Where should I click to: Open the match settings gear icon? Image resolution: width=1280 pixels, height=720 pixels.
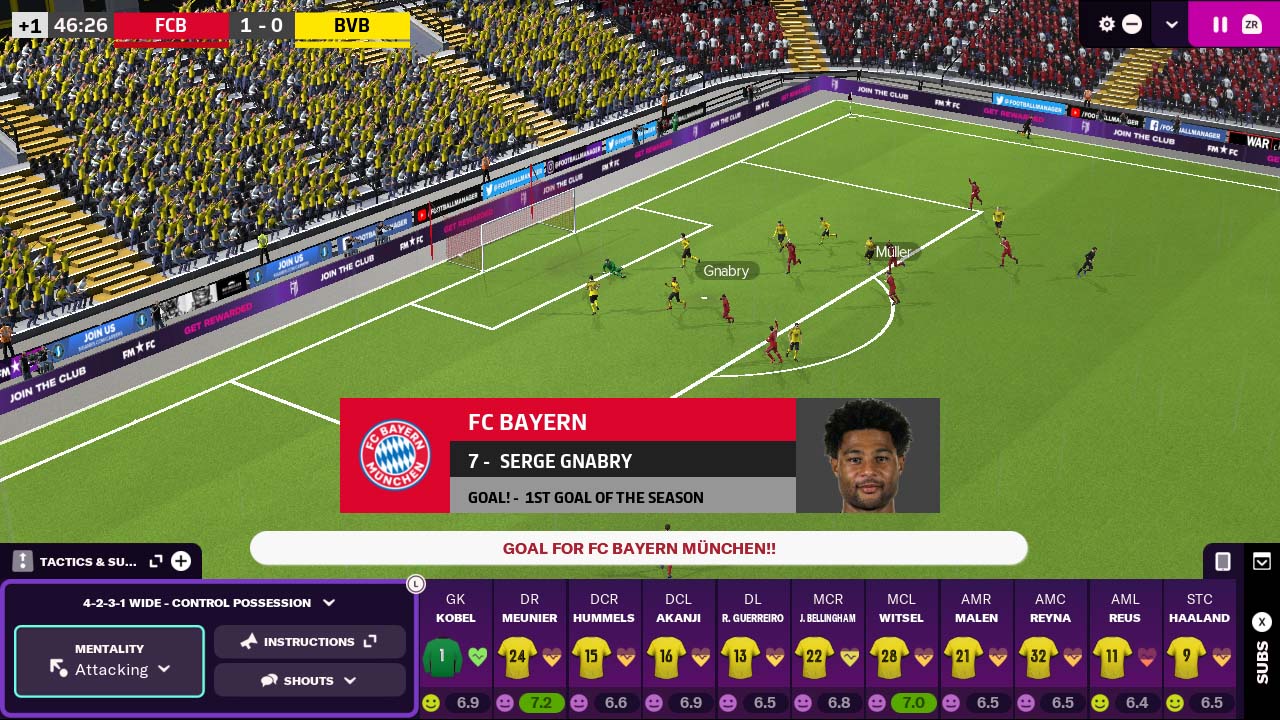tap(1107, 24)
